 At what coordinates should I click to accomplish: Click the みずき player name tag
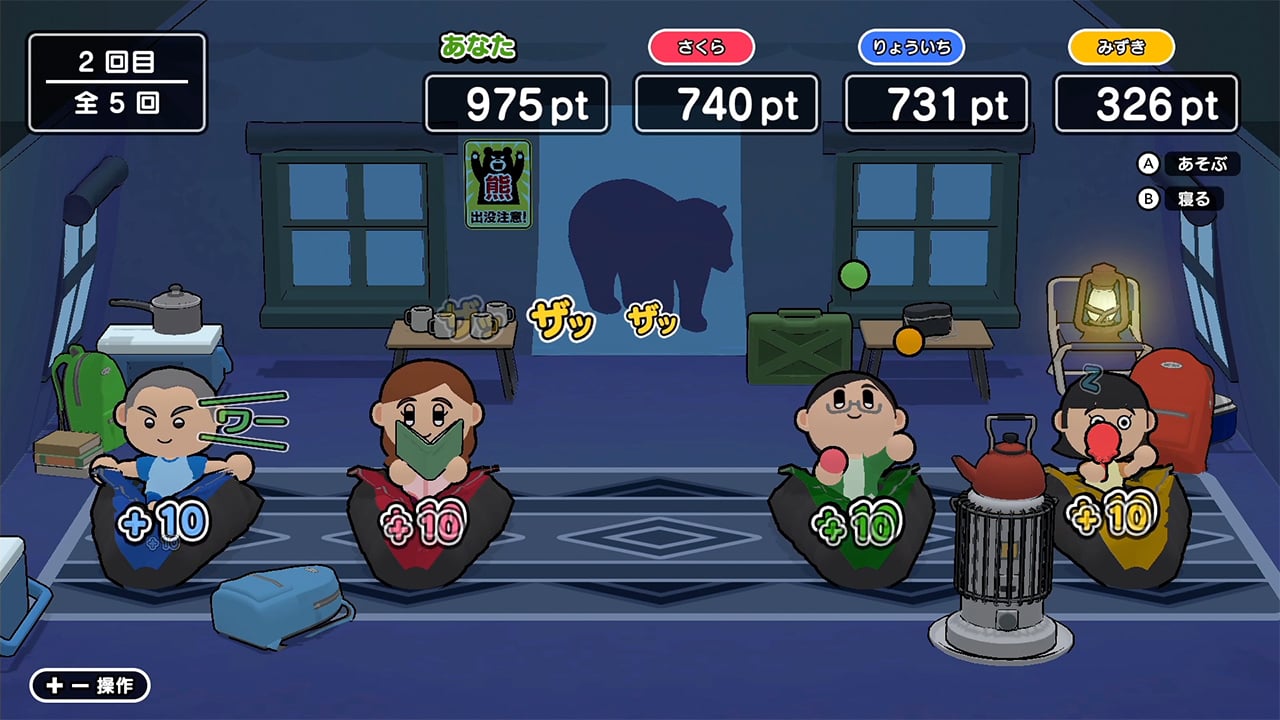point(1121,47)
